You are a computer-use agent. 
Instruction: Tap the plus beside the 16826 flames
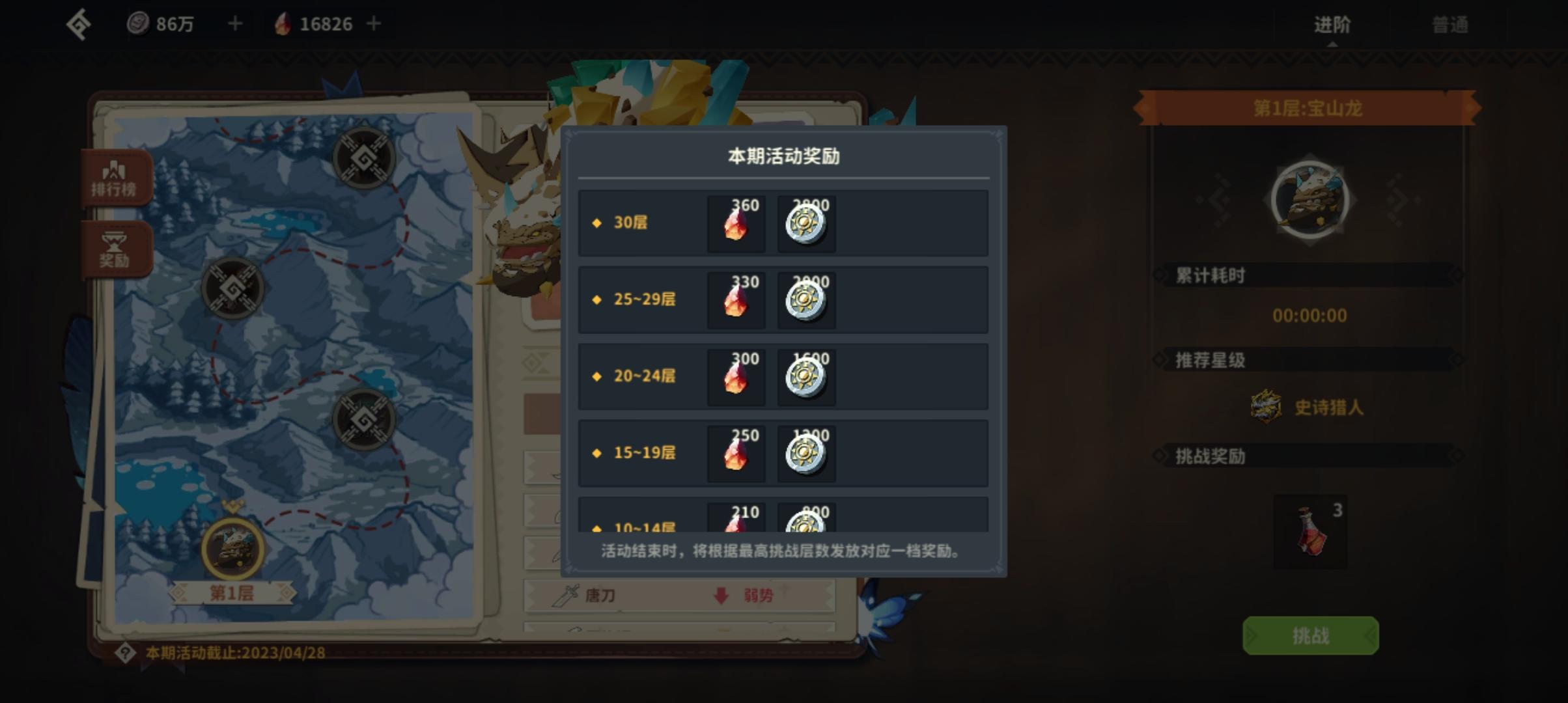coord(373,23)
